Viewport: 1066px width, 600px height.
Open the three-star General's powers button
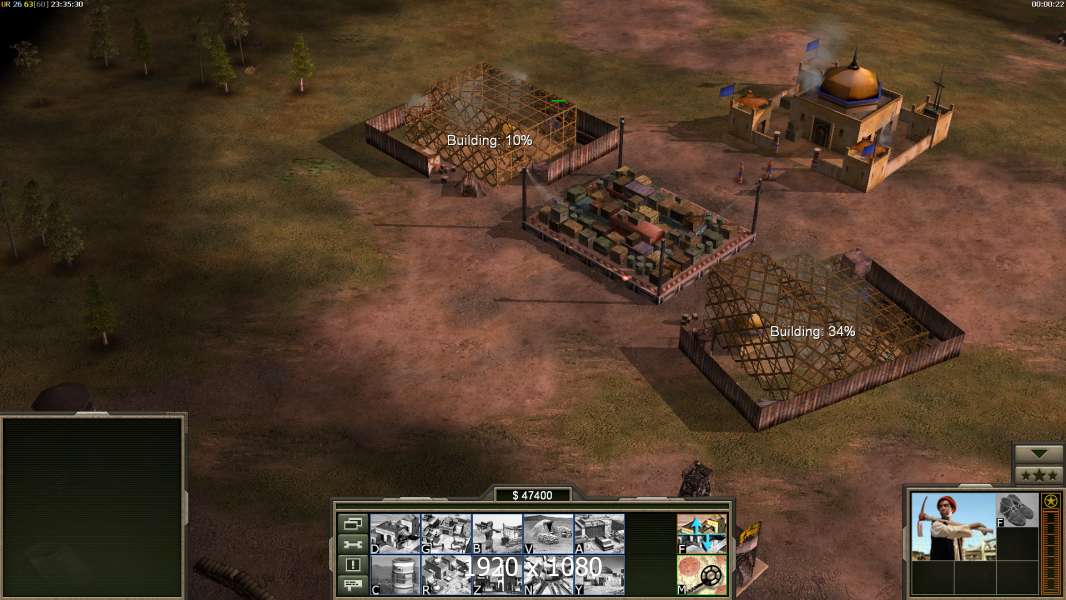coord(1038,475)
